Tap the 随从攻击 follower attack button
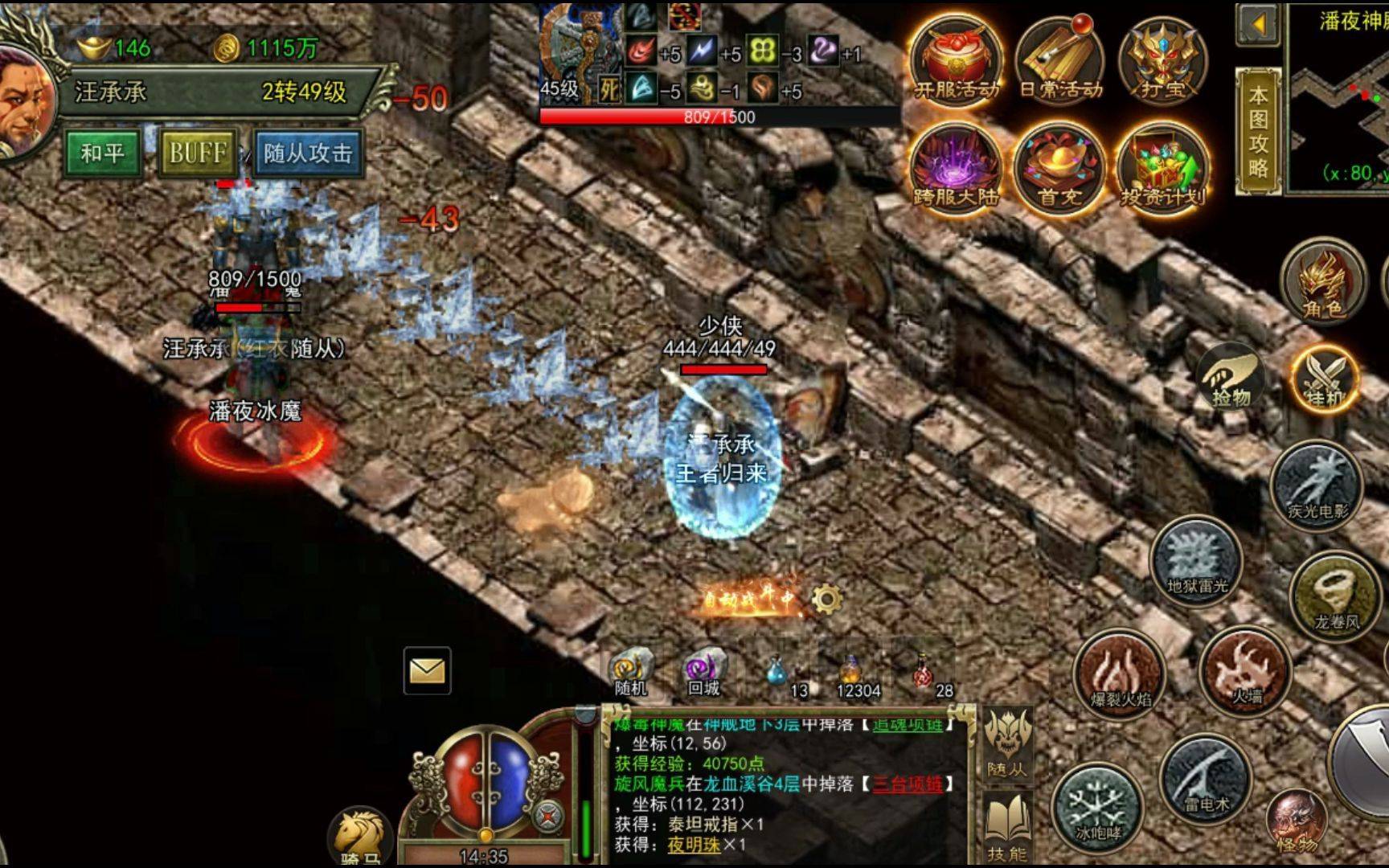This screenshot has height=868, width=1389. click(x=308, y=153)
